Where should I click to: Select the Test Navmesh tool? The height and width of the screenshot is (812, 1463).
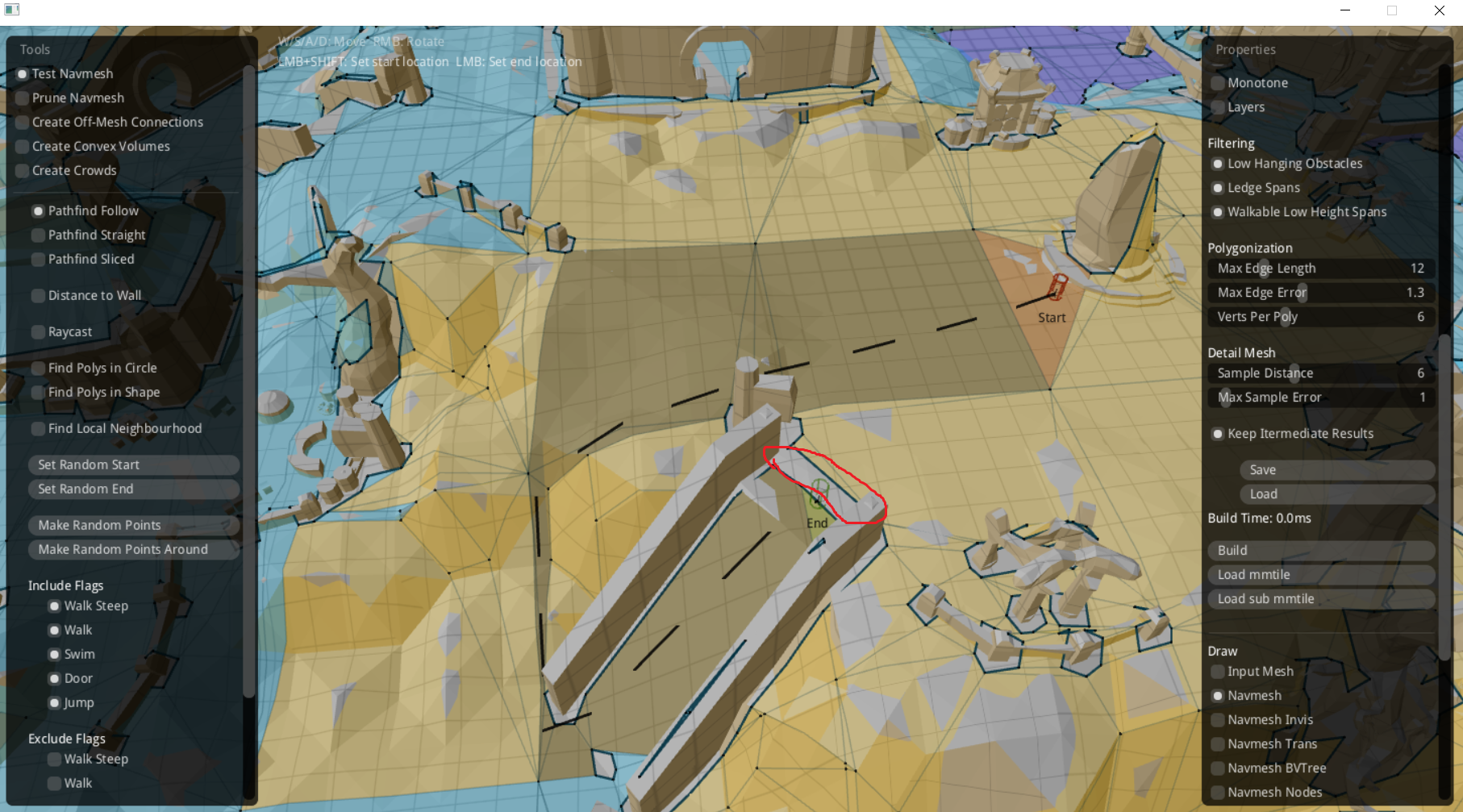pyautogui.click(x=23, y=73)
